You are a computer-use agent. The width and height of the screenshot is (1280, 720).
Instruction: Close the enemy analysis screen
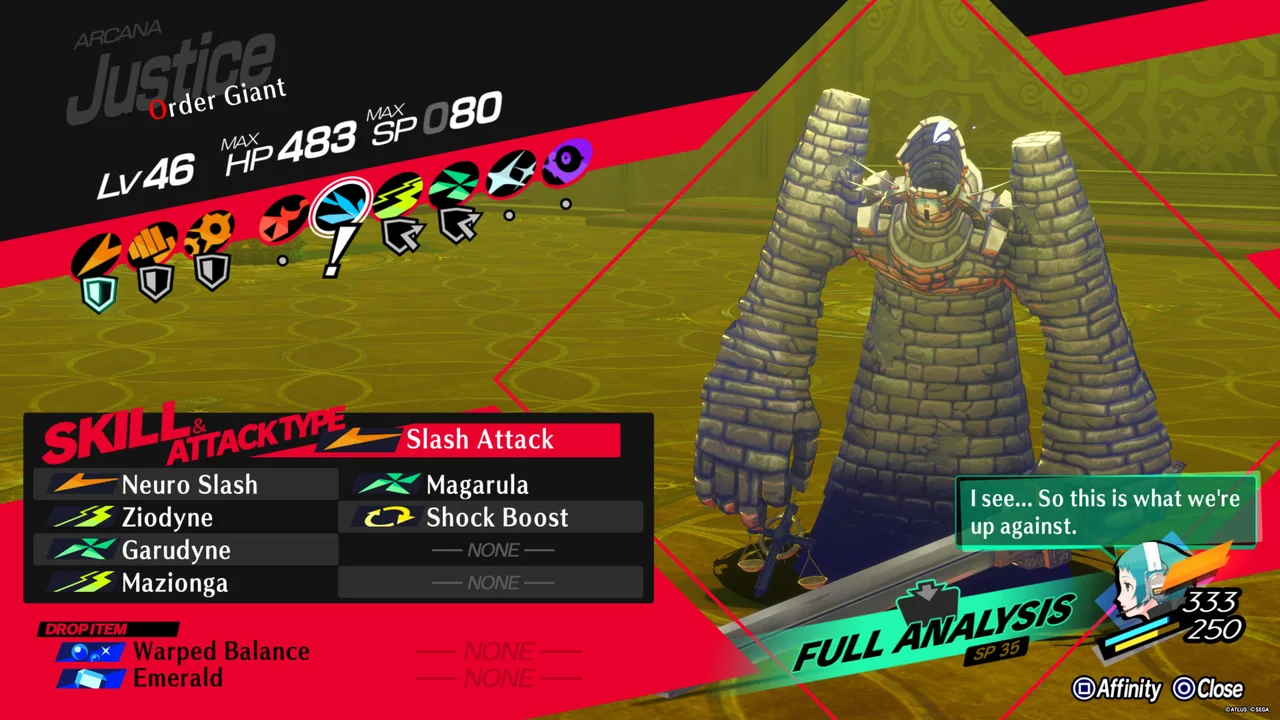1211,689
